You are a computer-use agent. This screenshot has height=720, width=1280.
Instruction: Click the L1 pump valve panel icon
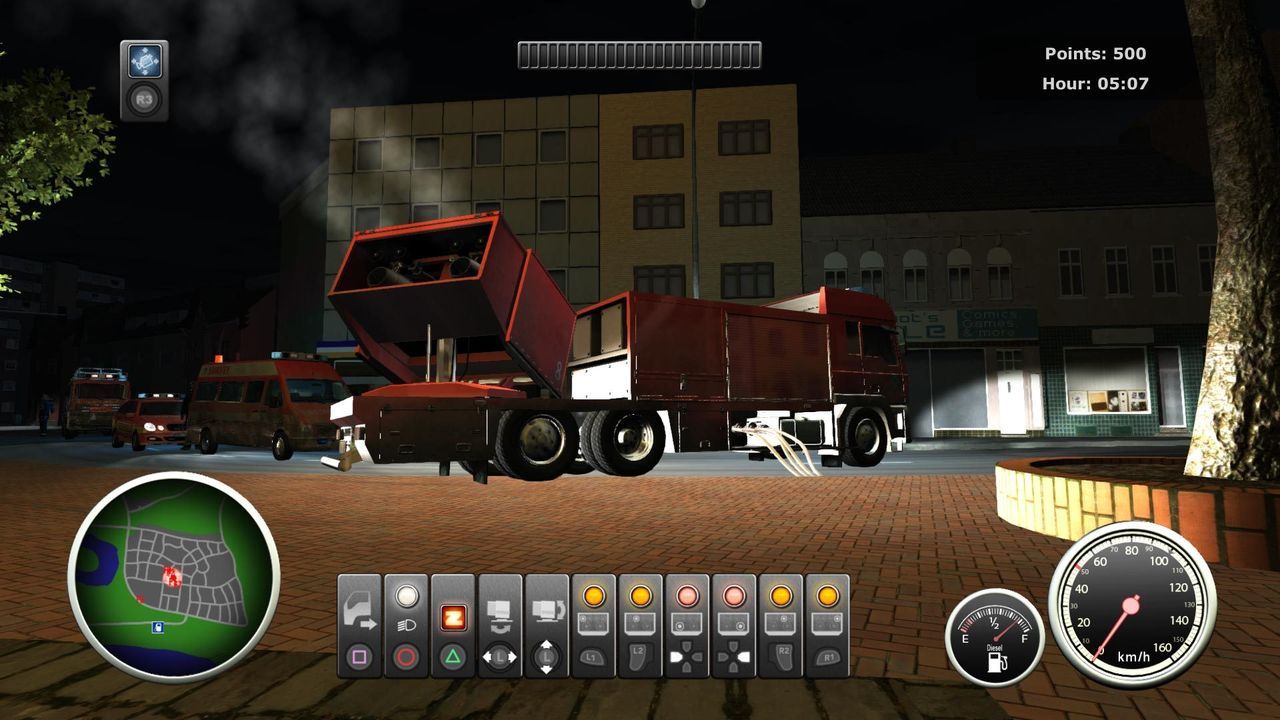click(592, 623)
